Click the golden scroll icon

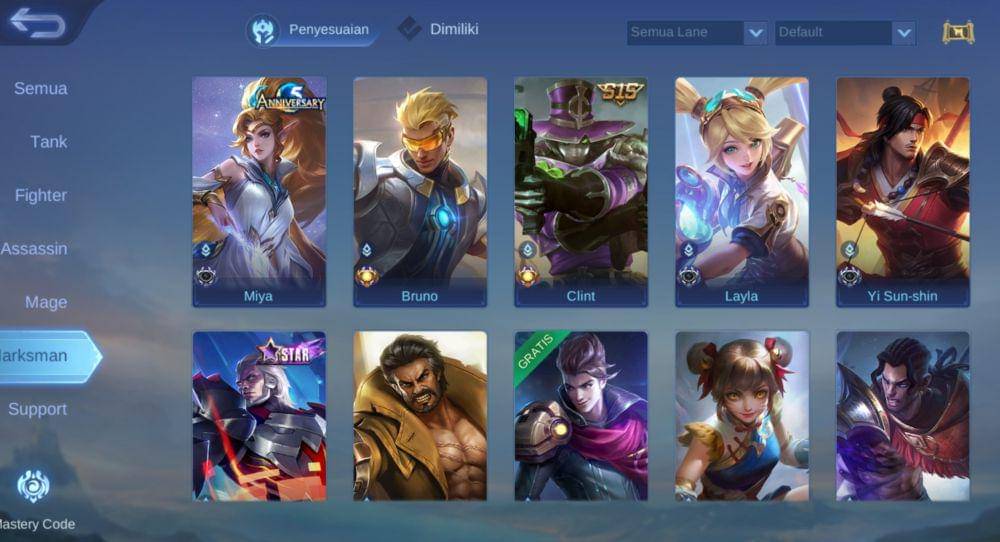click(x=958, y=33)
